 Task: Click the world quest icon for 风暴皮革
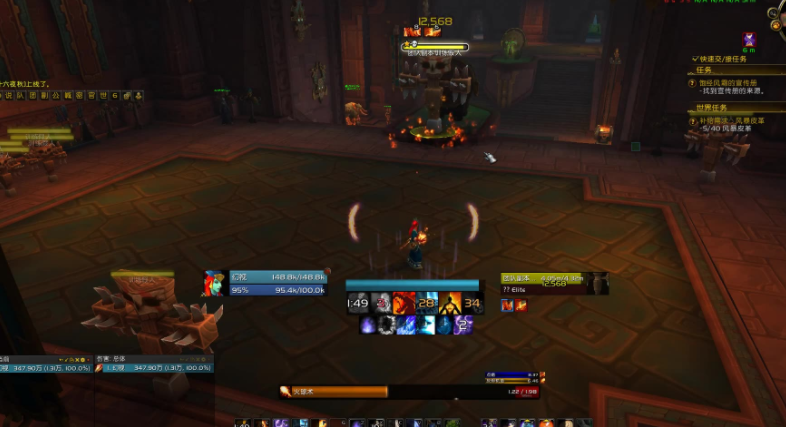click(x=692, y=121)
